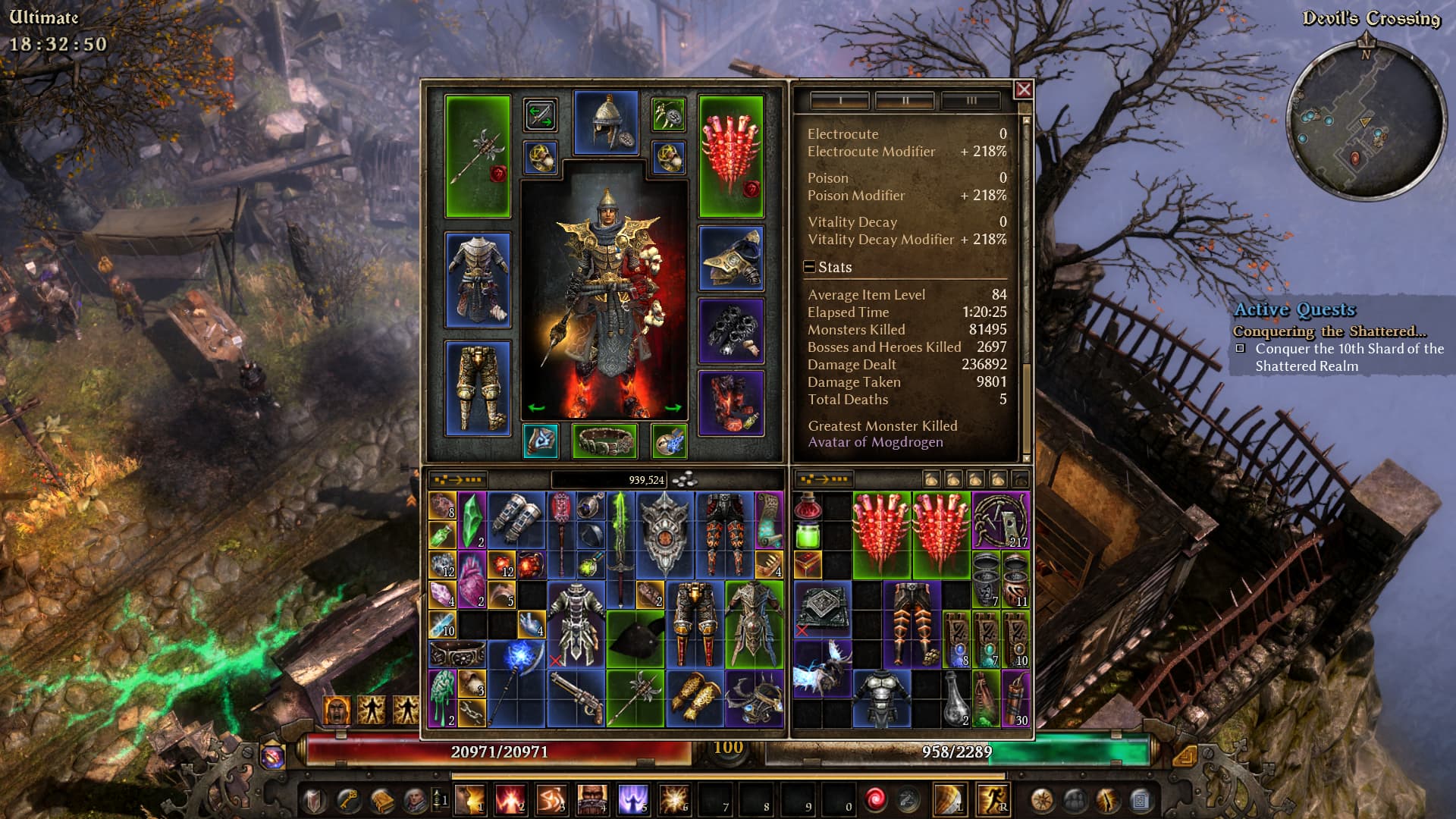Activate the red swirl skill on hotbar

click(x=874, y=799)
